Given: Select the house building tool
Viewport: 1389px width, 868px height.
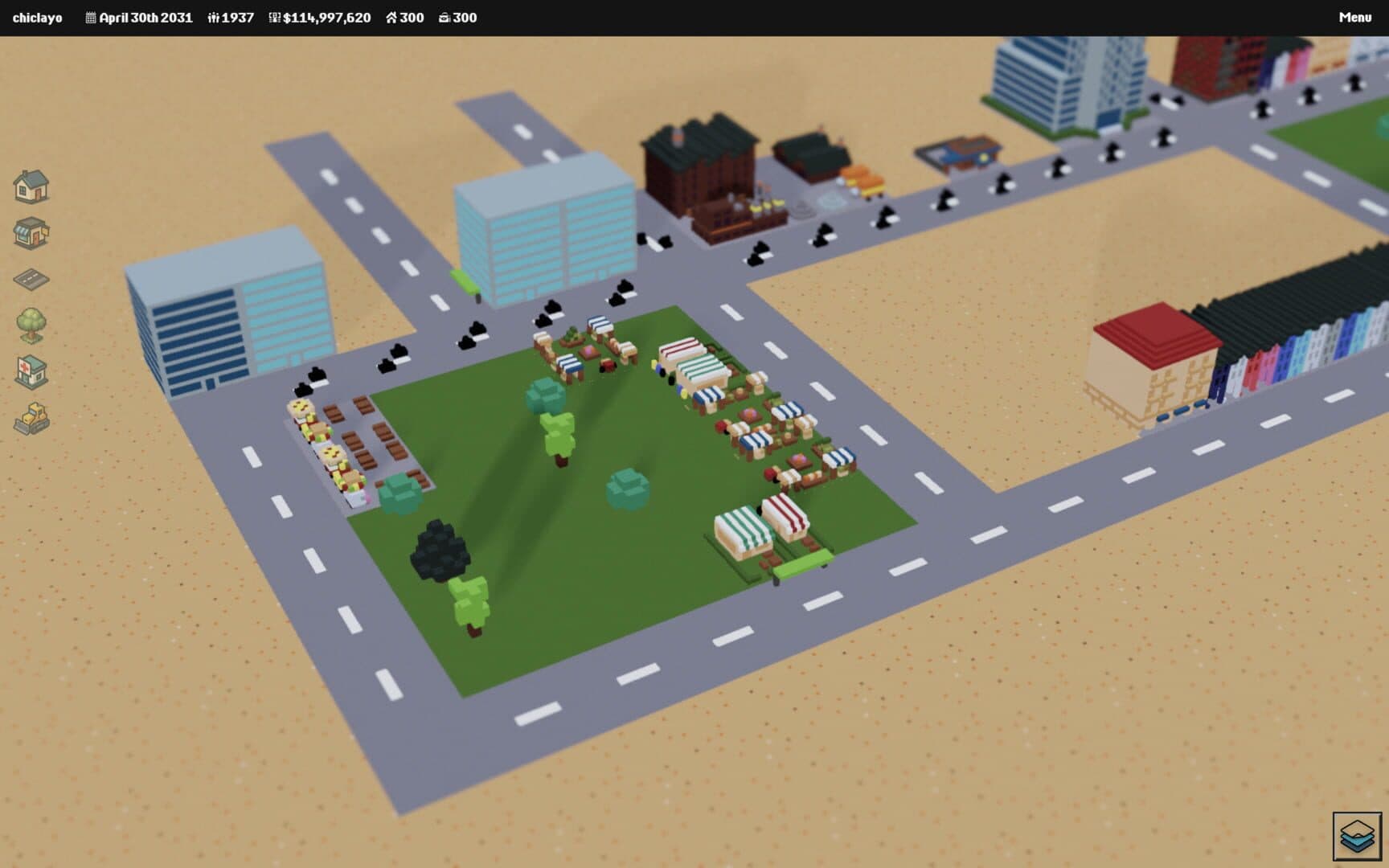Looking at the screenshot, I should [31, 186].
